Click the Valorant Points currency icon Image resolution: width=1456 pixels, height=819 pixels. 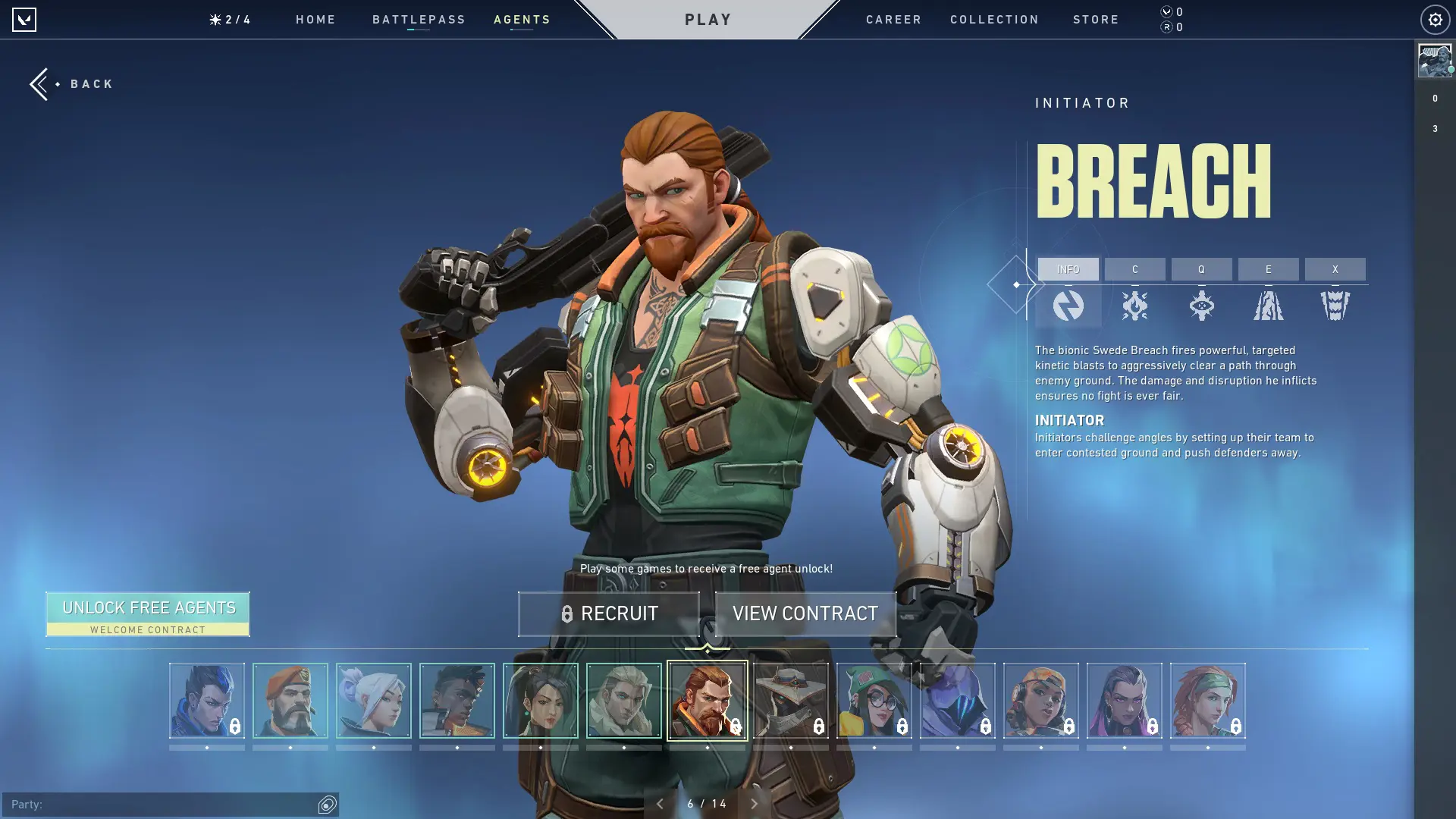[x=1166, y=12]
